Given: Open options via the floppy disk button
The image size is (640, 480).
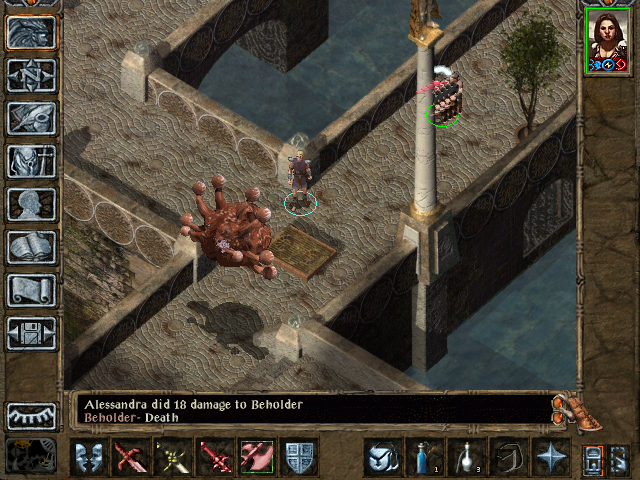Looking at the screenshot, I should click(31, 333).
